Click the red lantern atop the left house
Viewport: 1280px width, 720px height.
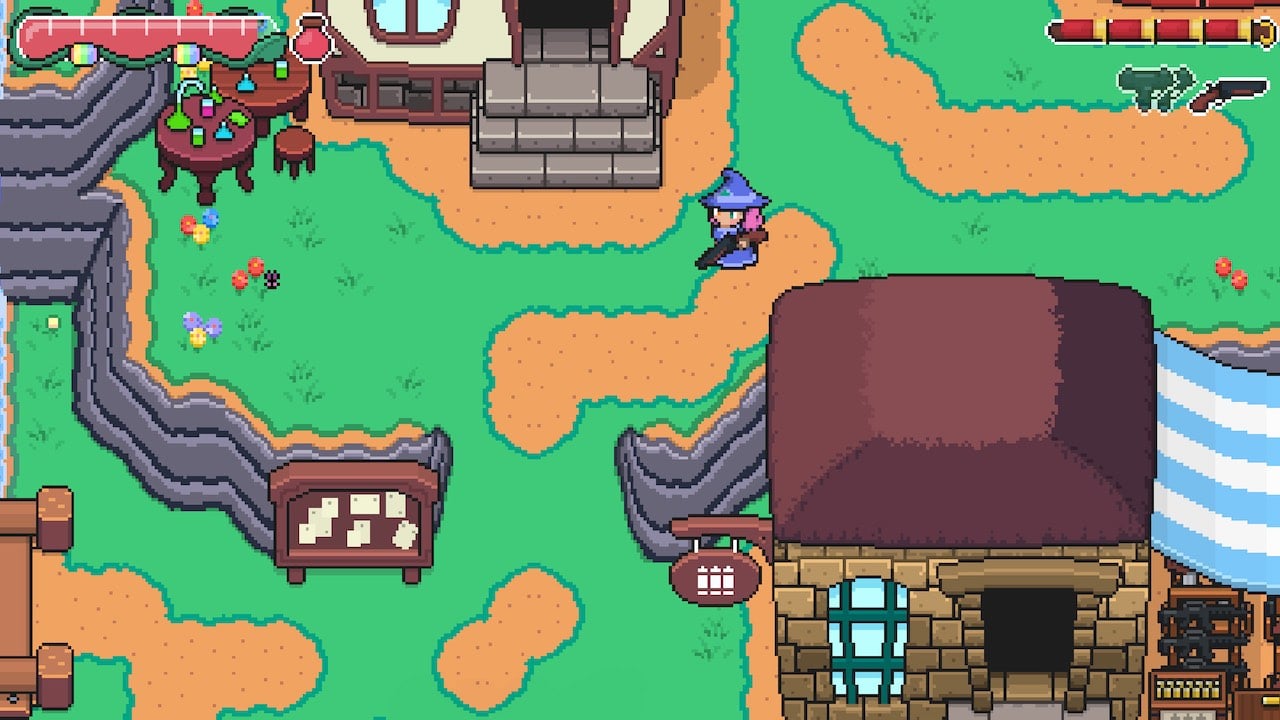click(x=193, y=8)
